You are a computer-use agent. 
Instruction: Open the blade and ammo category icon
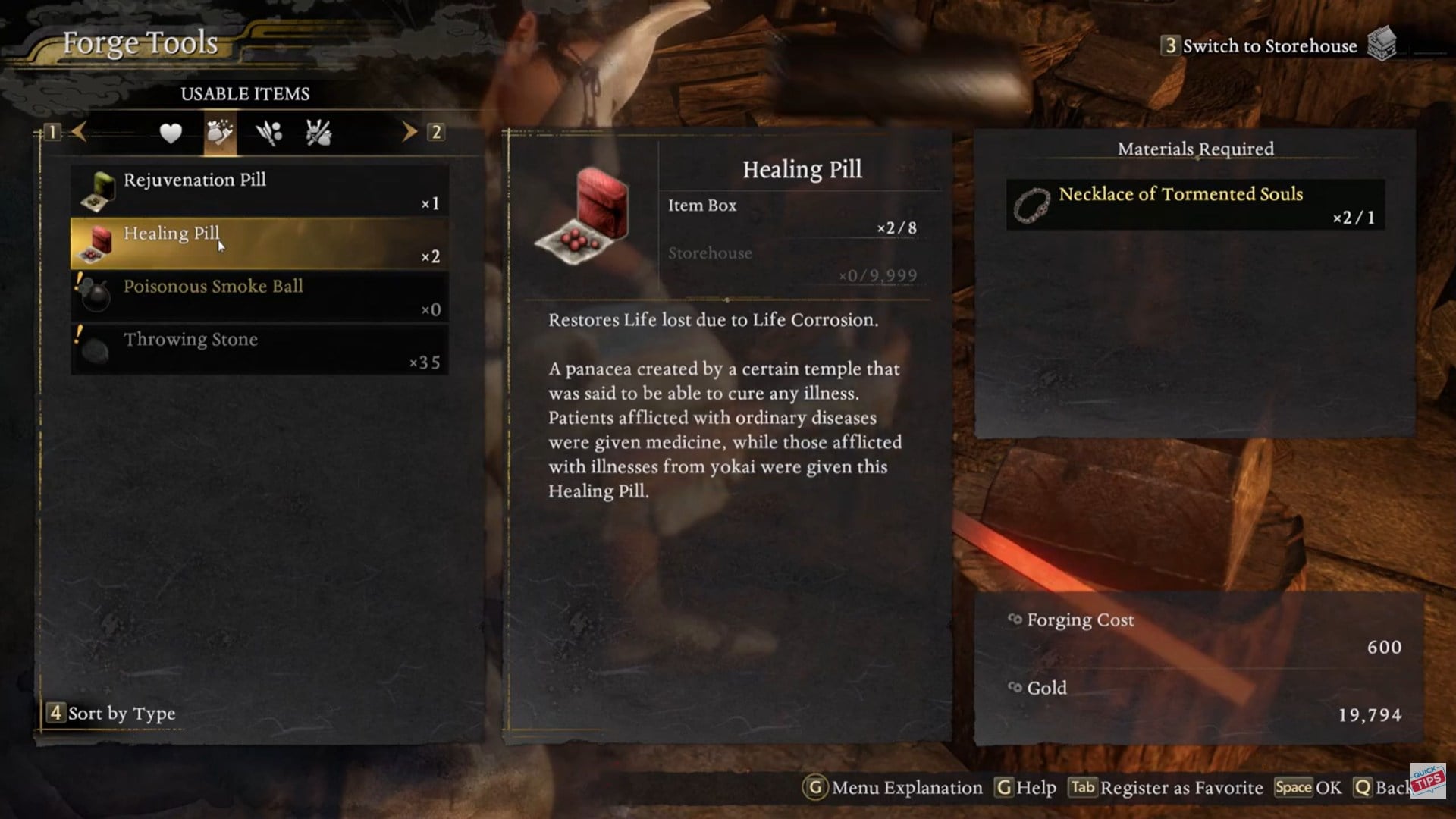click(x=270, y=133)
